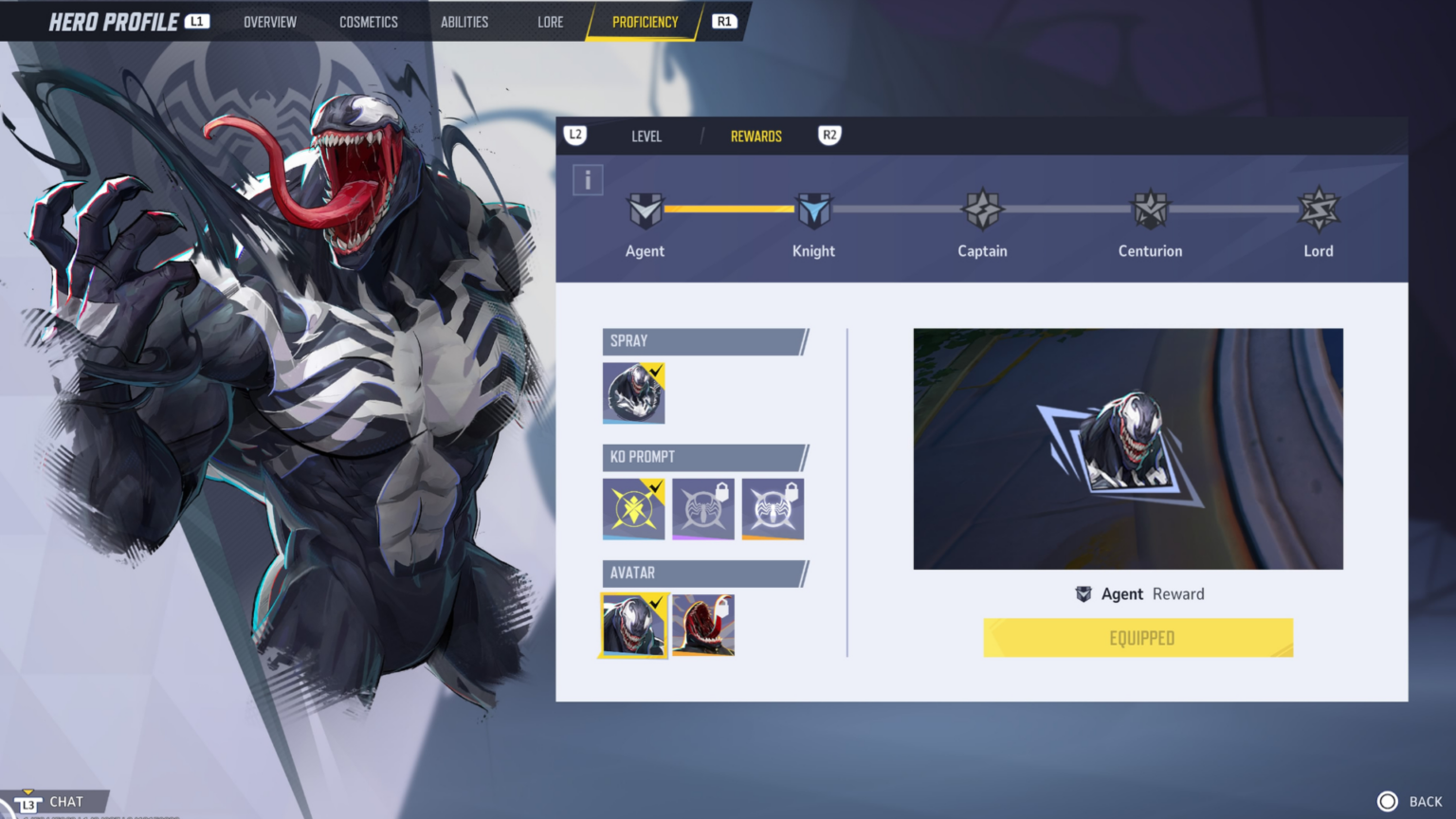Viewport: 1456px width, 819px height.
Task: Go to the Lore tab
Action: click(x=550, y=22)
